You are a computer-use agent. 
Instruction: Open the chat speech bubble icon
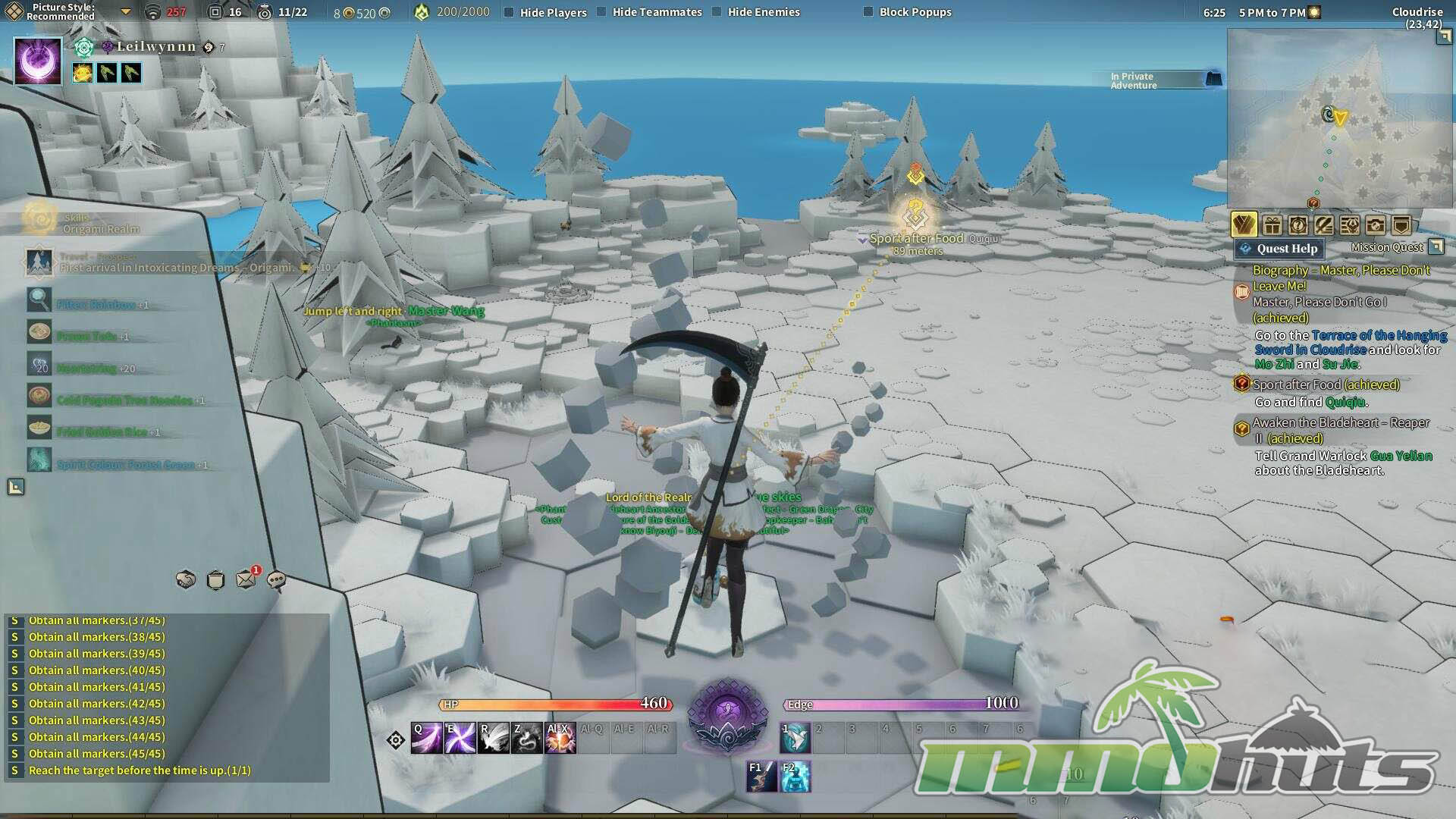(x=276, y=580)
